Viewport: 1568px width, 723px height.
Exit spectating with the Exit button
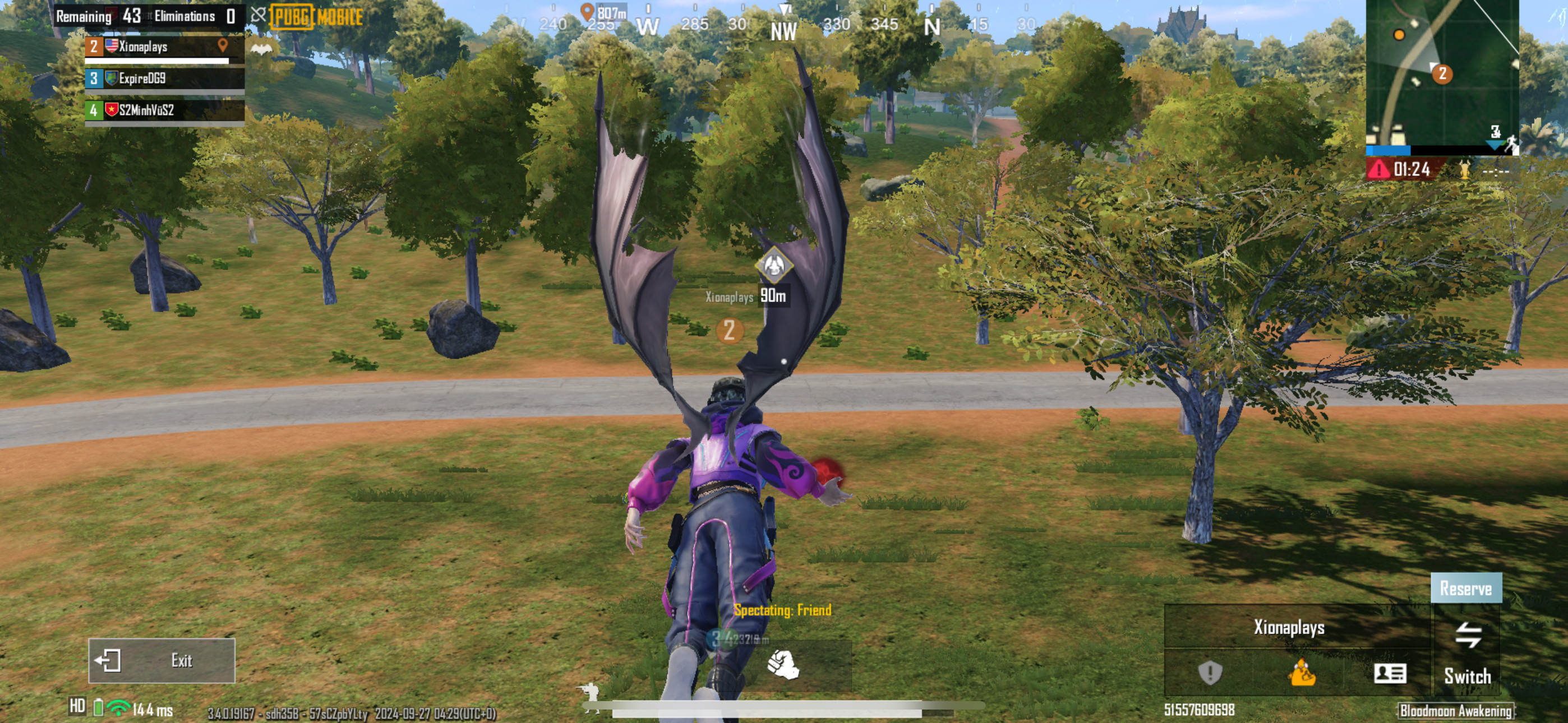pyautogui.click(x=162, y=660)
